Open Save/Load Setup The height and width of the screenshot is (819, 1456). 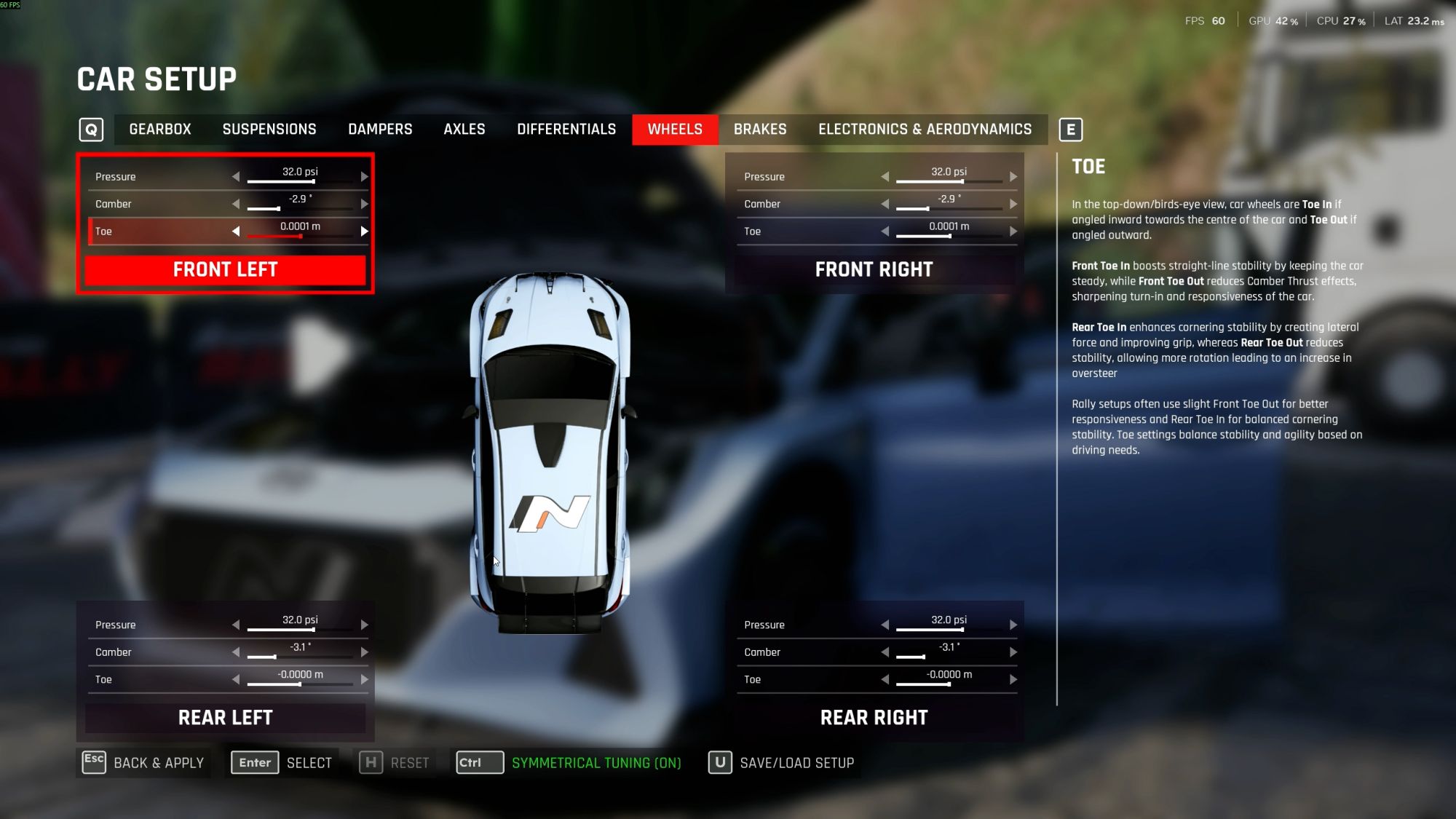coord(783,763)
